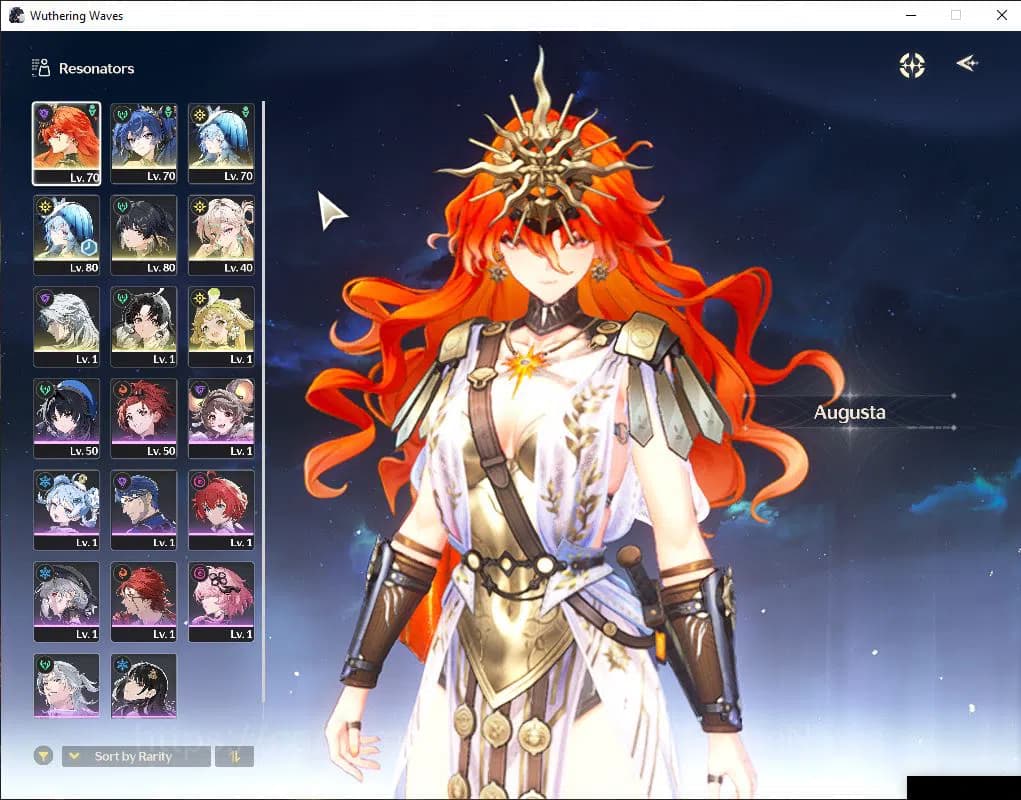Select the pink-haired resonator with black hairpin
This screenshot has height=800, width=1021.
(221, 601)
